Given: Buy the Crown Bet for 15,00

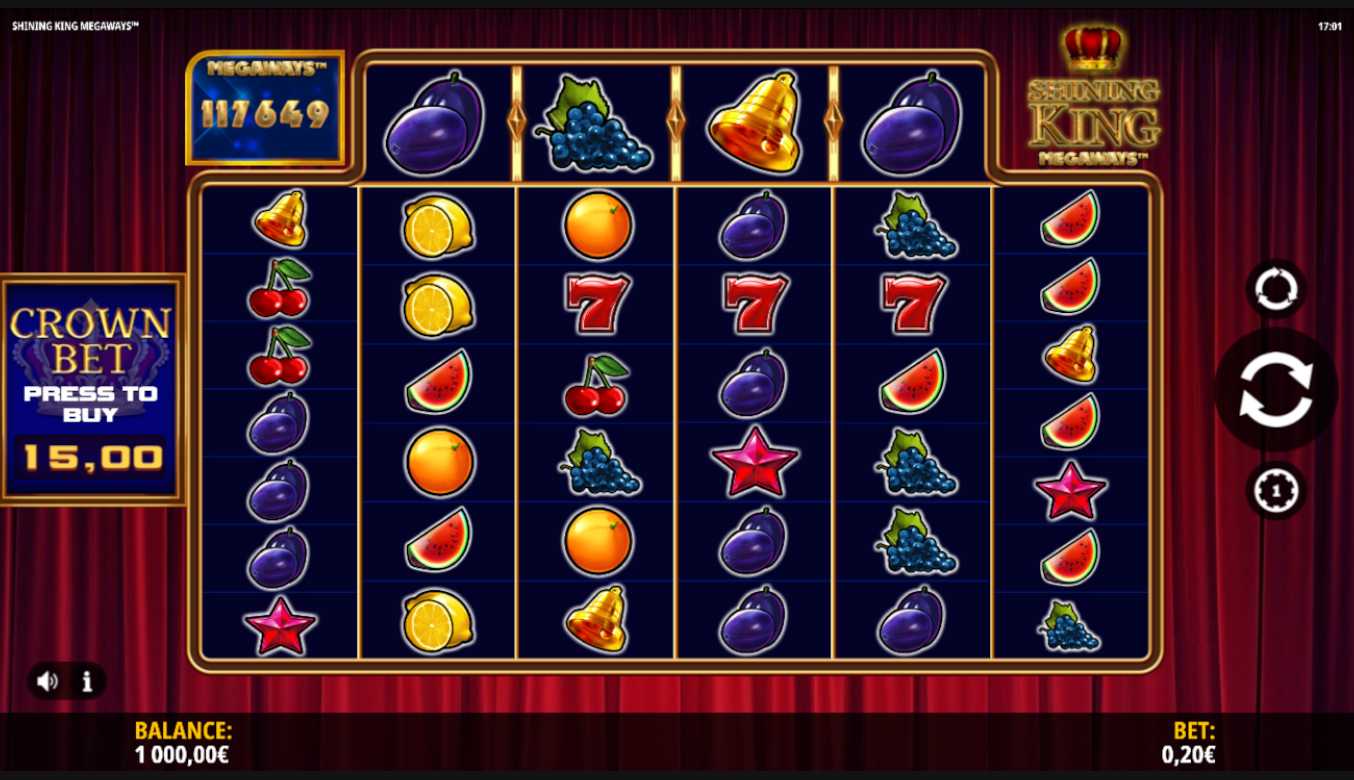Looking at the screenshot, I should coord(92,390).
